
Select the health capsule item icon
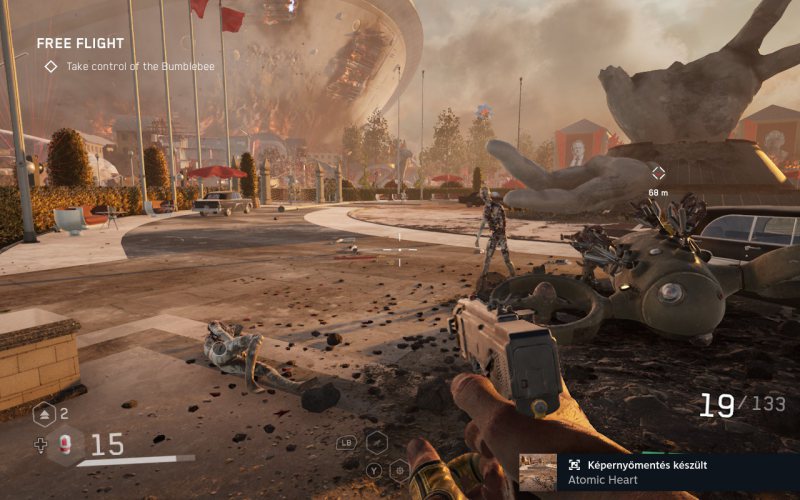(66, 445)
